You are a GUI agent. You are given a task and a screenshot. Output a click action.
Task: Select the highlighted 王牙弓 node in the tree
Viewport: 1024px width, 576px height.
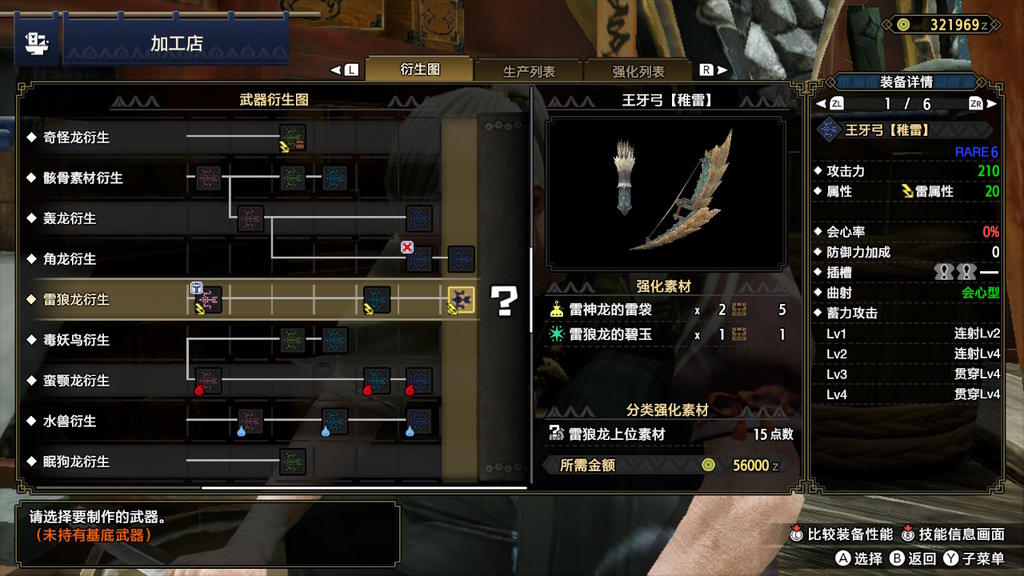pyautogui.click(x=460, y=299)
